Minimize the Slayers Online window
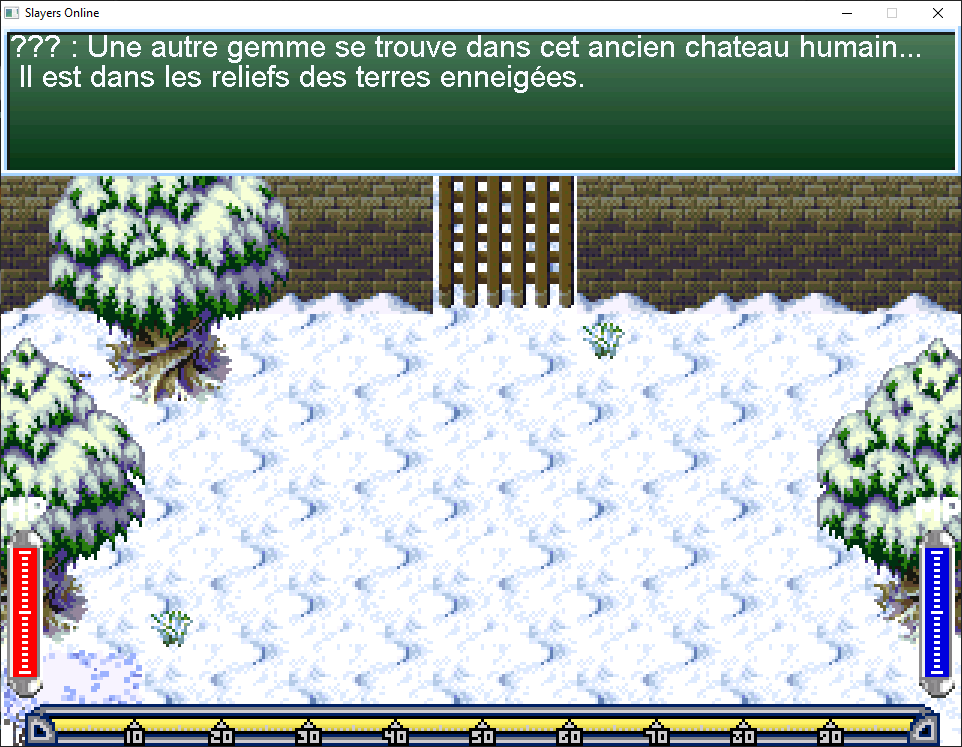Image resolution: width=962 pixels, height=747 pixels. [846, 14]
